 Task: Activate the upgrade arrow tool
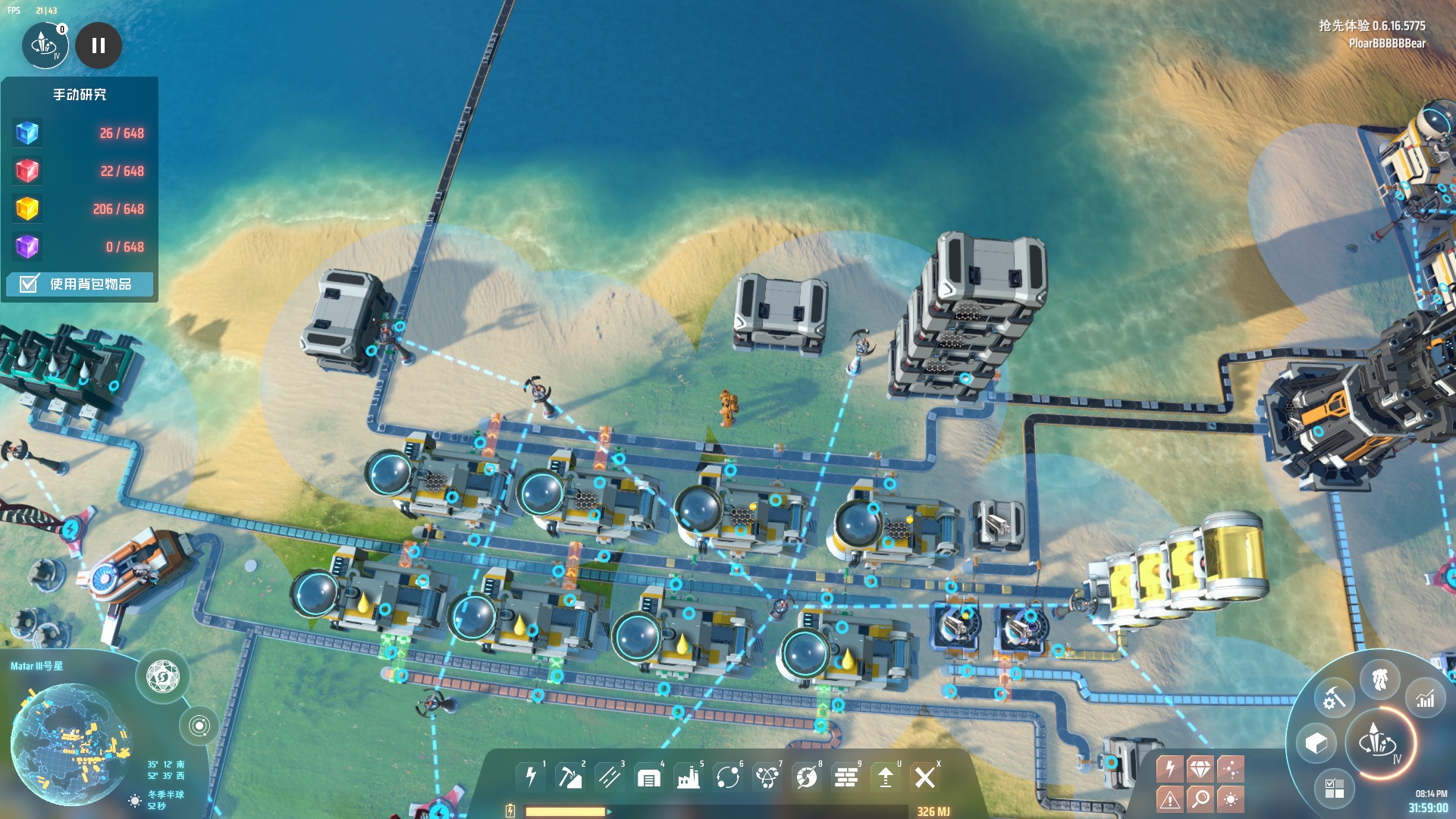[x=886, y=777]
